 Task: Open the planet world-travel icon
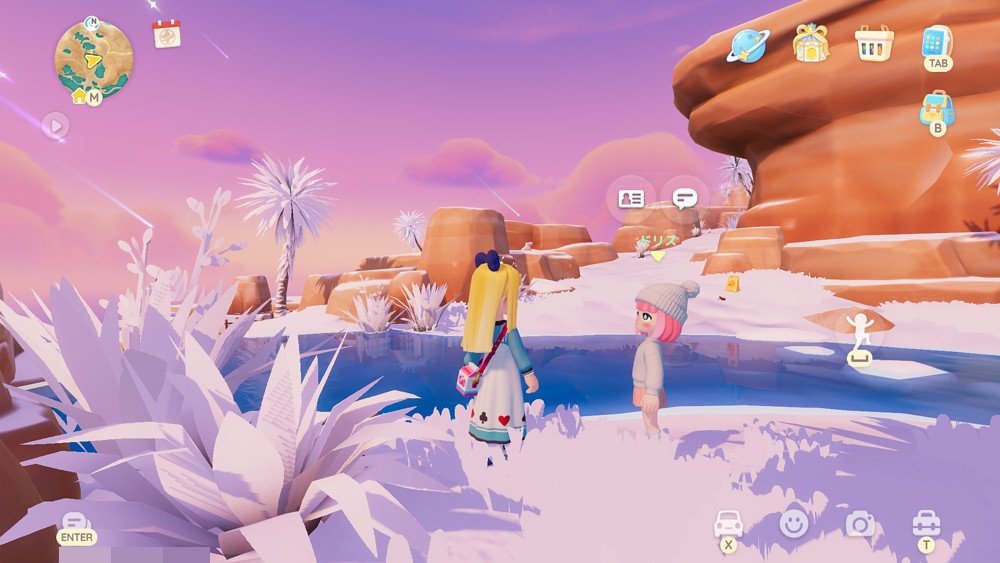click(x=748, y=44)
